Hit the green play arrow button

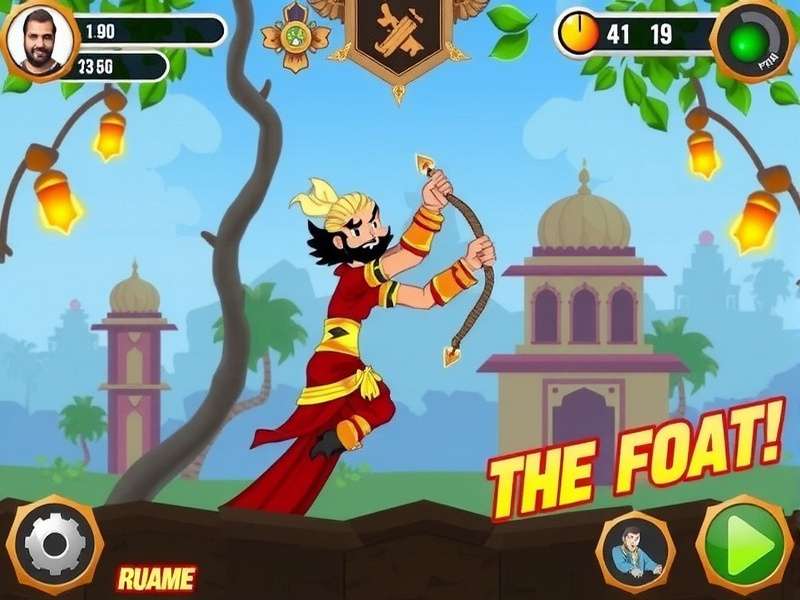[x=744, y=545]
